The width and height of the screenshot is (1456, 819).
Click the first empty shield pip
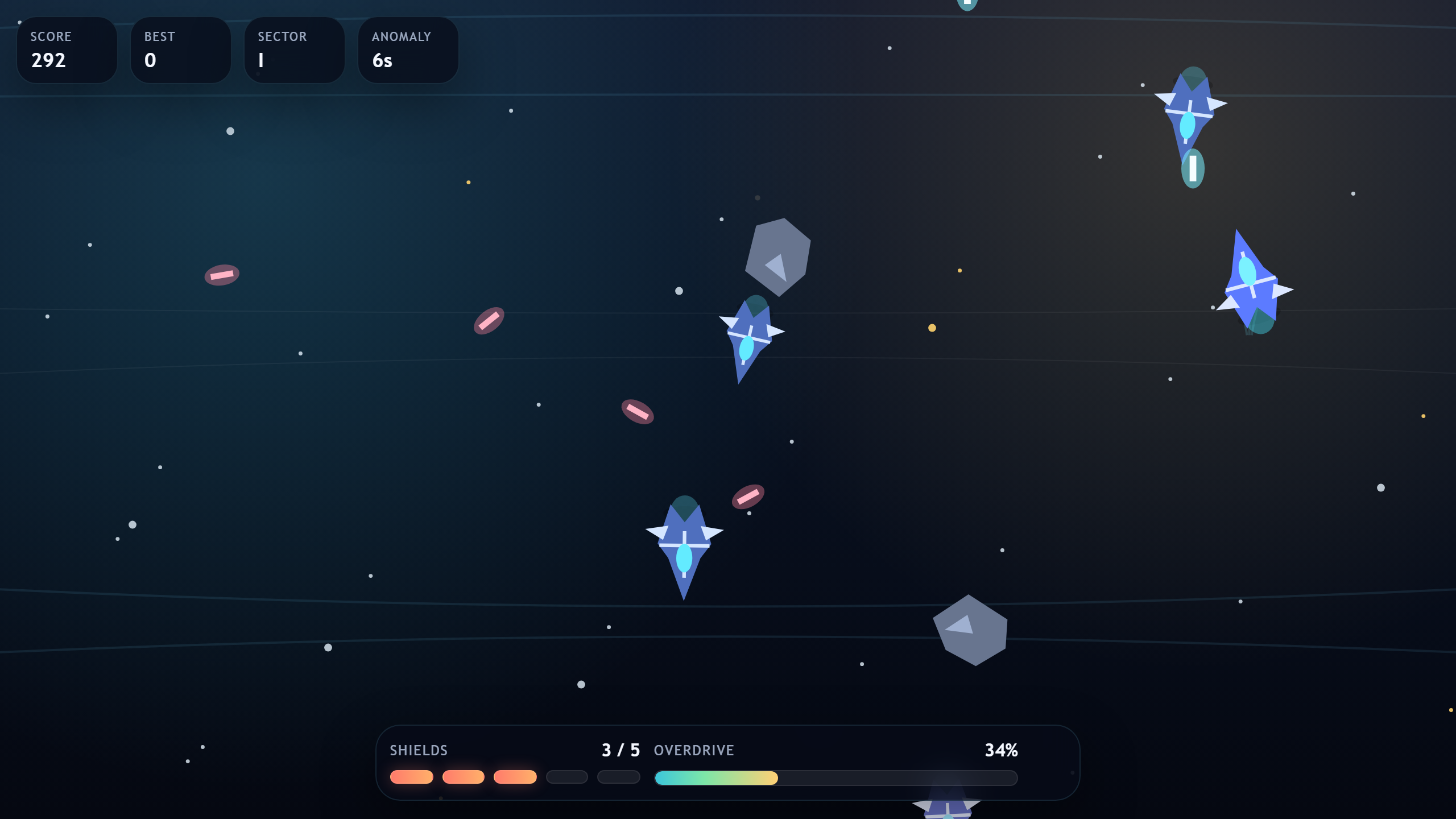click(566, 777)
